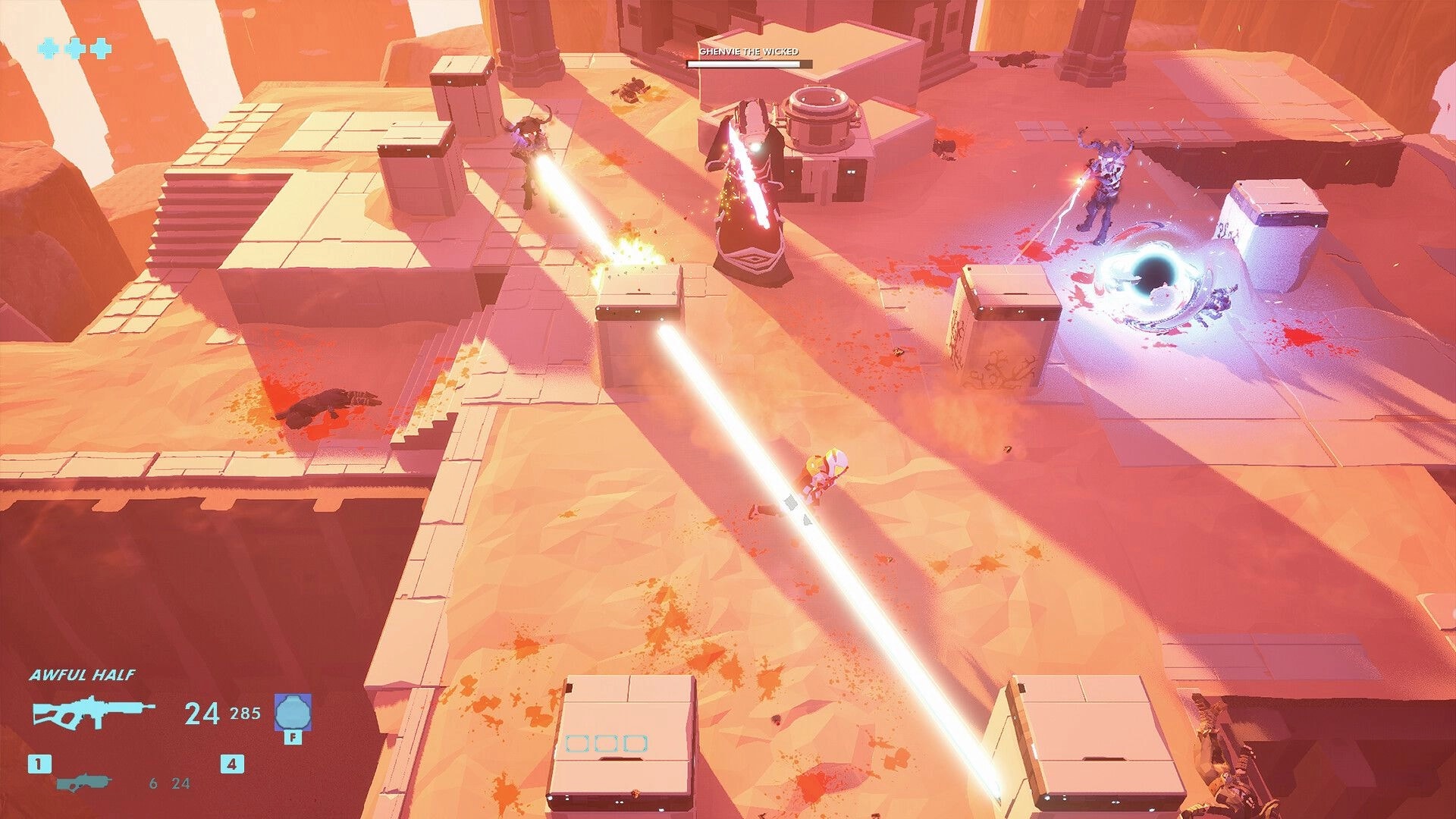Image resolution: width=1456 pixels, height=819 pixels.
Task: Activate the shield ability bound to F
Action: pyautogui.click(x=292, y=713)
